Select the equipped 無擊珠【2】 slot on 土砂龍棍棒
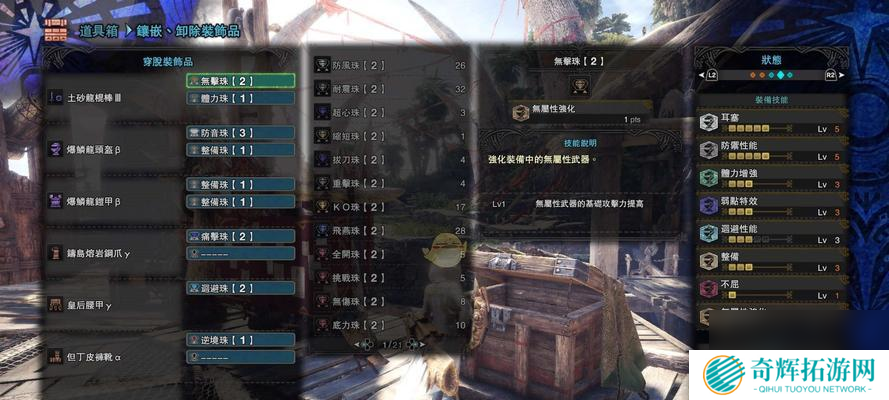 point(240,81)
